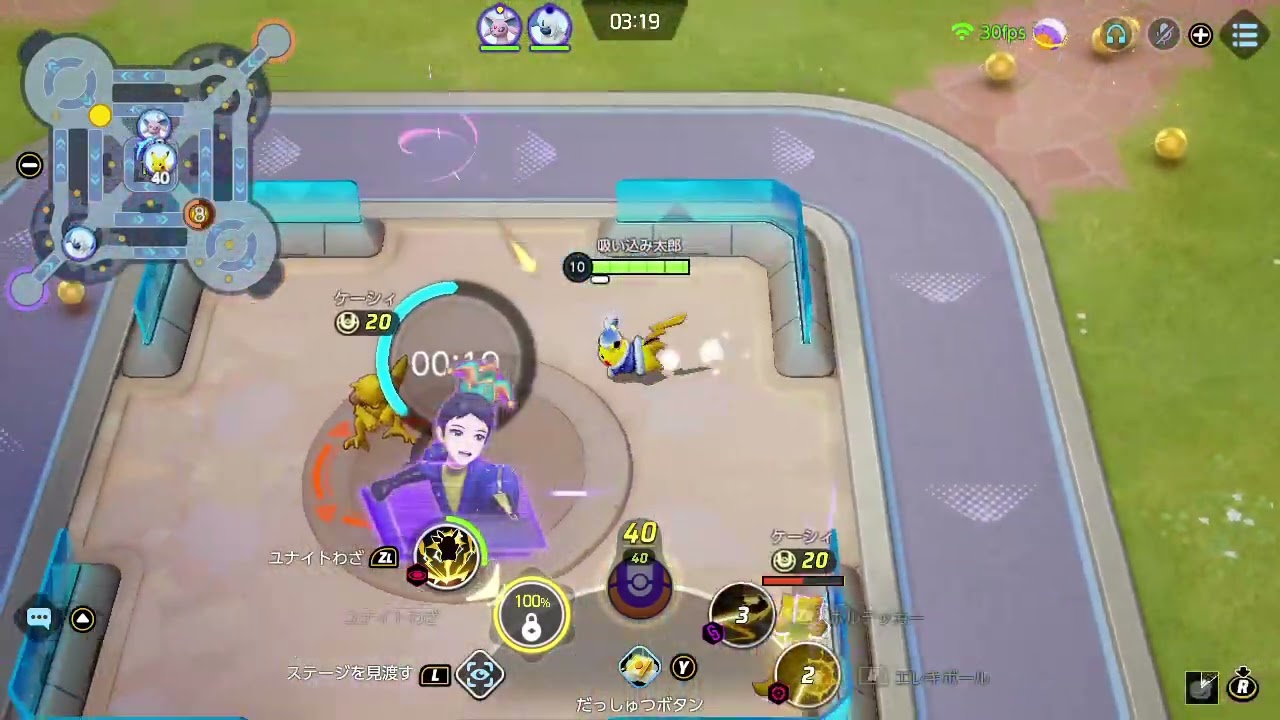This screenshot has height=720, width=1280.
Task: Toggle the quick chat arrow button
Action: click(82, 618)
